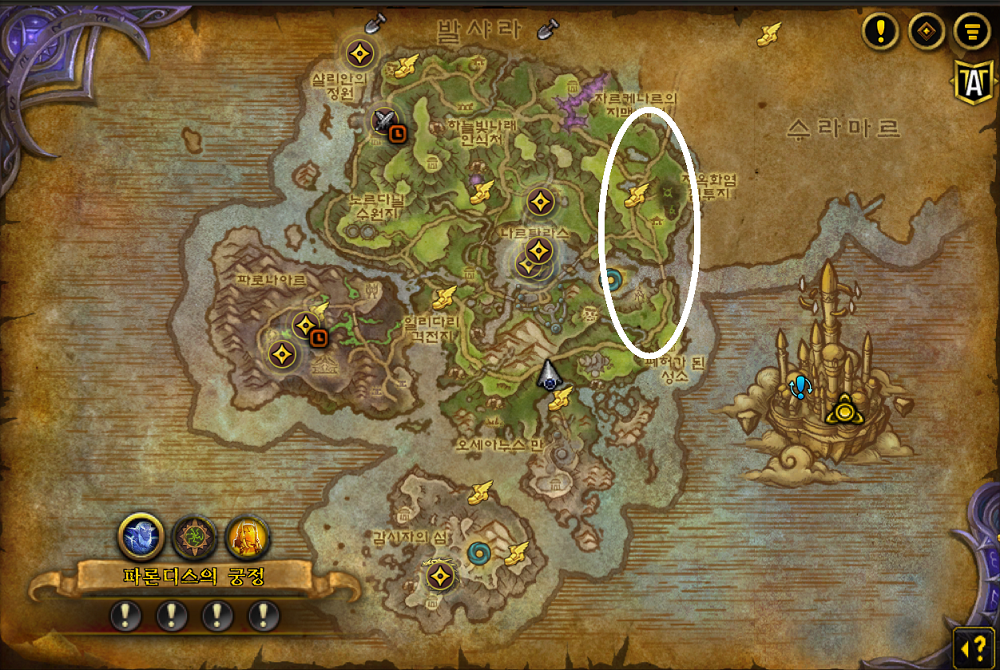Click the teal ring marker on the southern island
The height and width of the screenshot is (670, 1000).
(480, 552)
